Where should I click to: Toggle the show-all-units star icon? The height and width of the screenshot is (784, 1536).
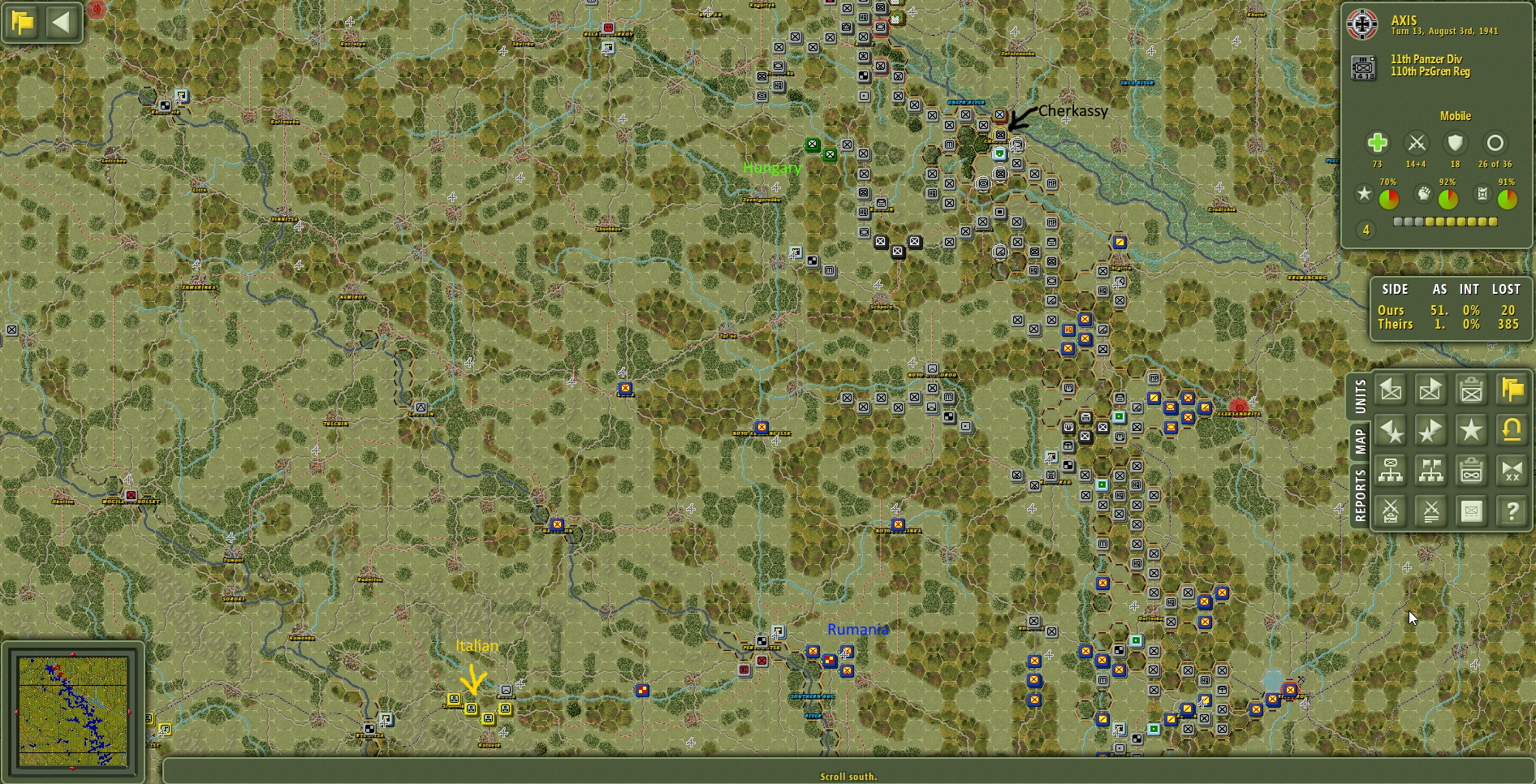(1472, 431)
